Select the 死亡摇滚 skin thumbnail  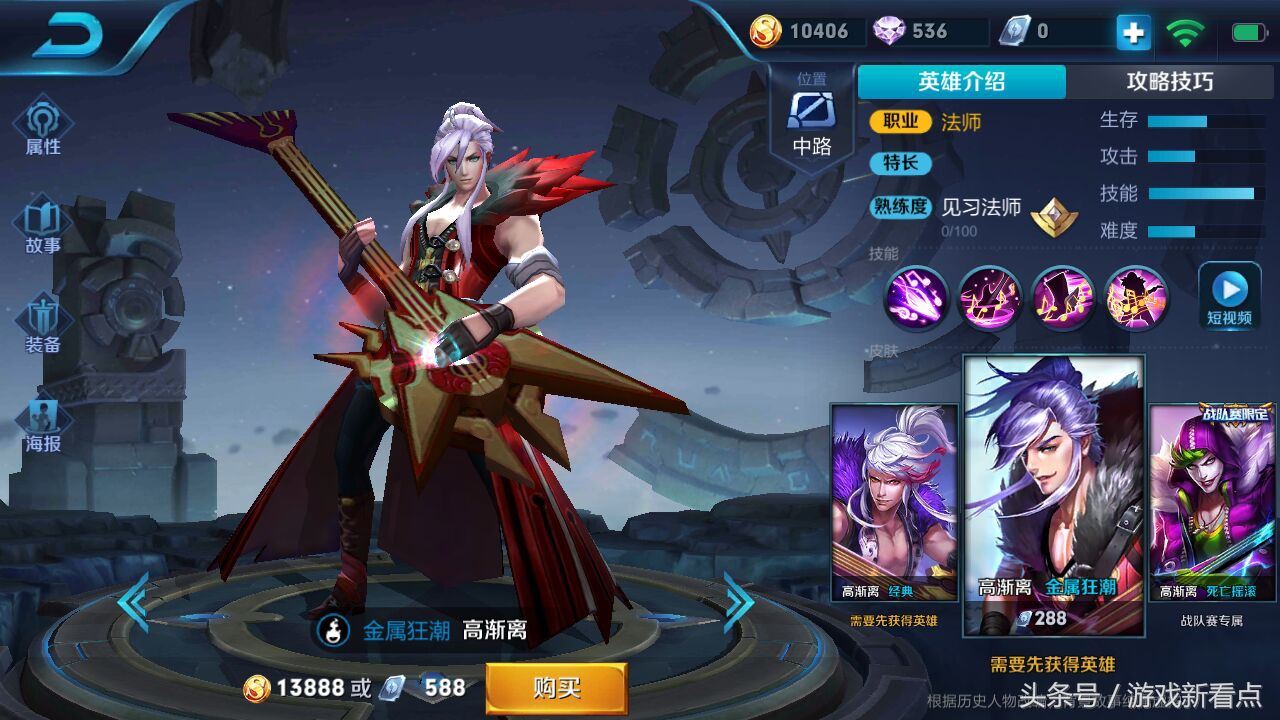pyautogui.click(x=1211, y=502)
